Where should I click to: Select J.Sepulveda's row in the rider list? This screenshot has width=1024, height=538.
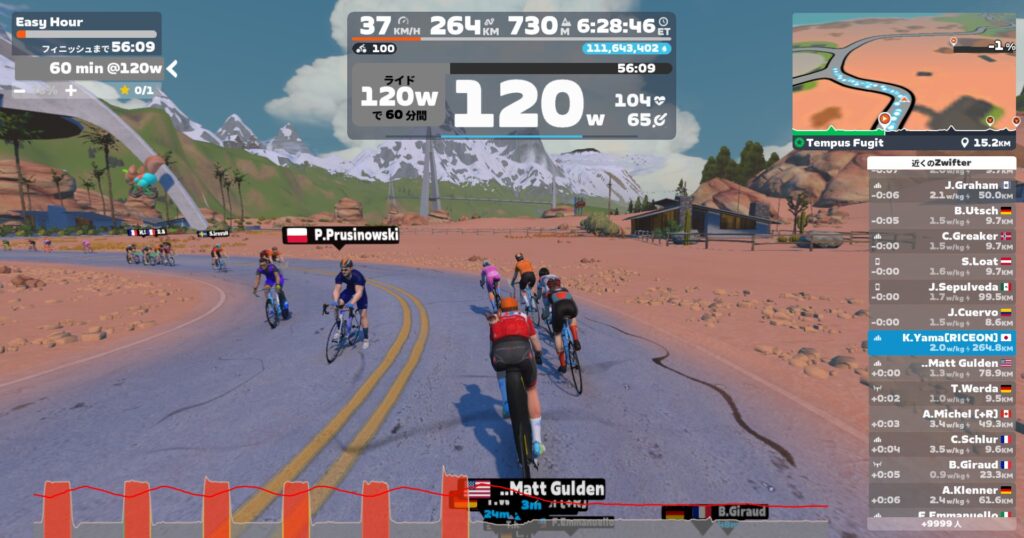click(941, 291)
